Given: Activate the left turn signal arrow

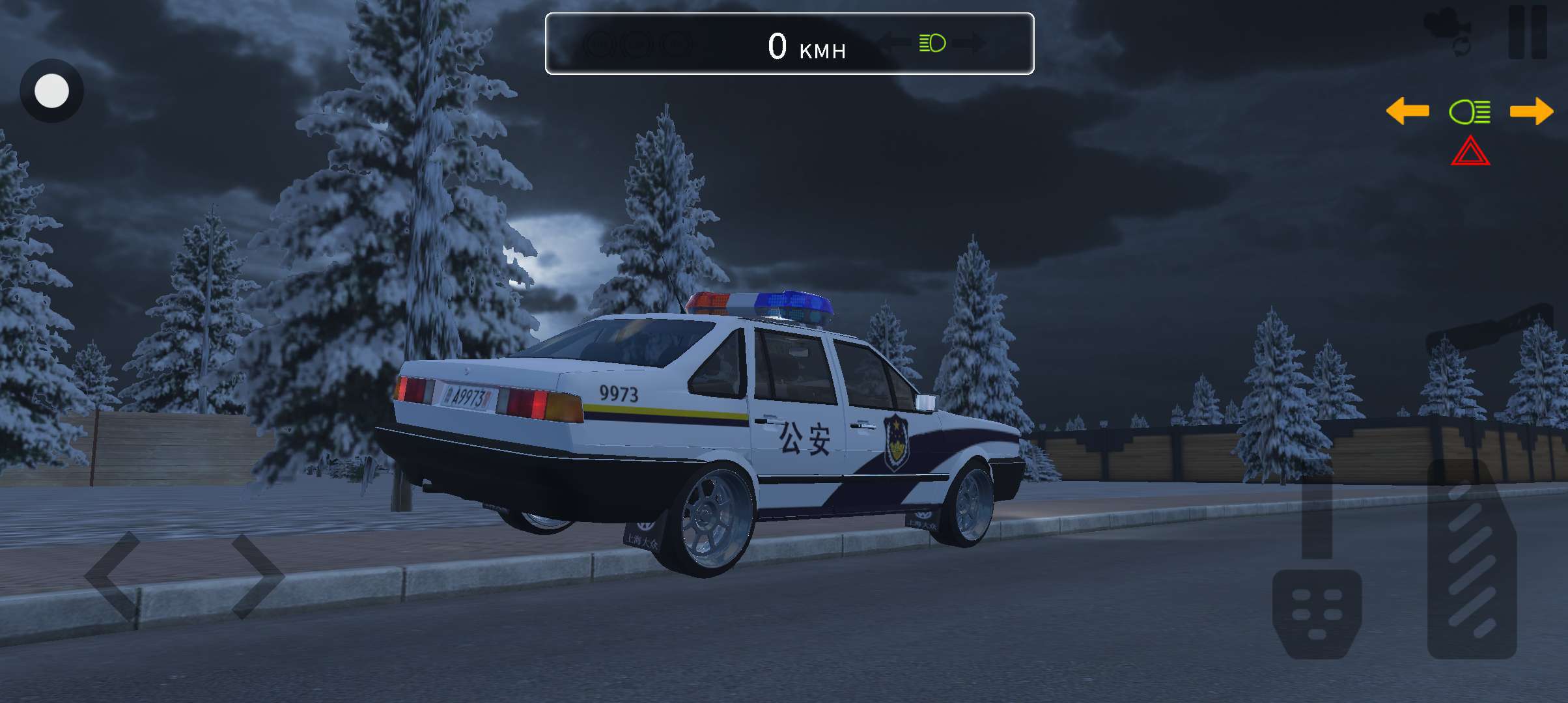Looking at the screenshot, I should tap(1407, 111).
